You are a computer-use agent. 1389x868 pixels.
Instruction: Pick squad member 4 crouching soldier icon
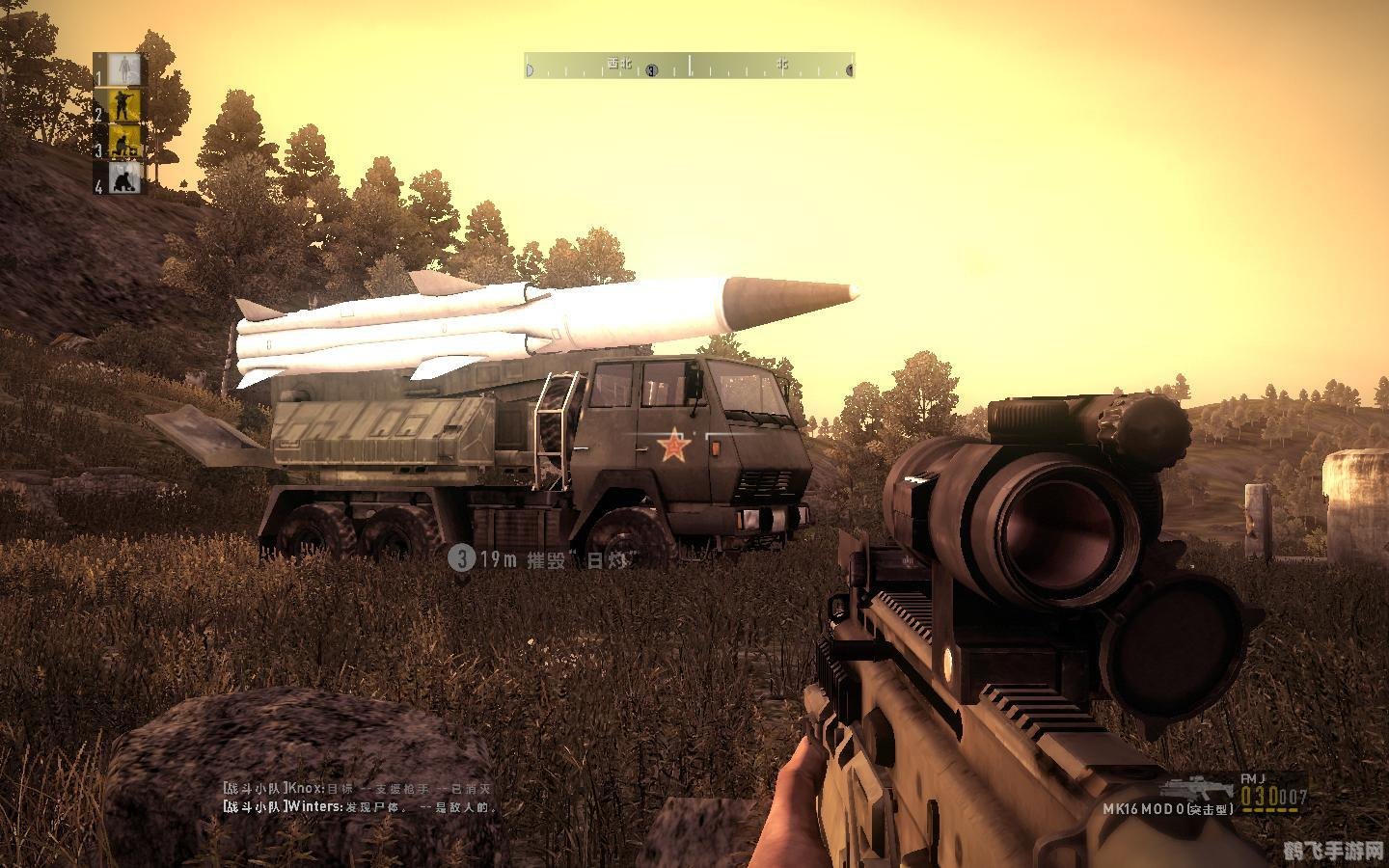(x=123, y=178)
